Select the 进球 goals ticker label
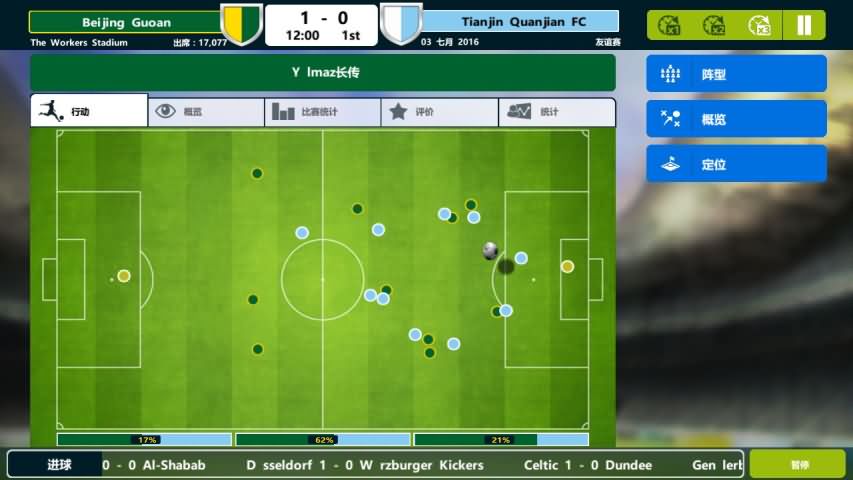Image resolution: width=853 pixels, height=480 pixels. point(59,465)
